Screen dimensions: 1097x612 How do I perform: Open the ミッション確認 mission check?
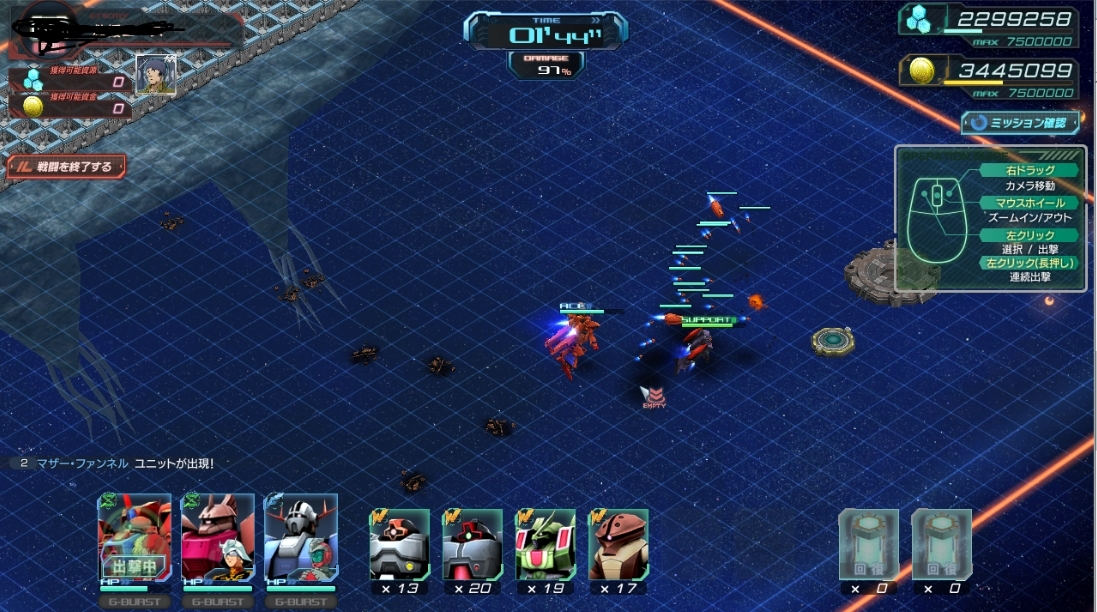[1021, 123]
